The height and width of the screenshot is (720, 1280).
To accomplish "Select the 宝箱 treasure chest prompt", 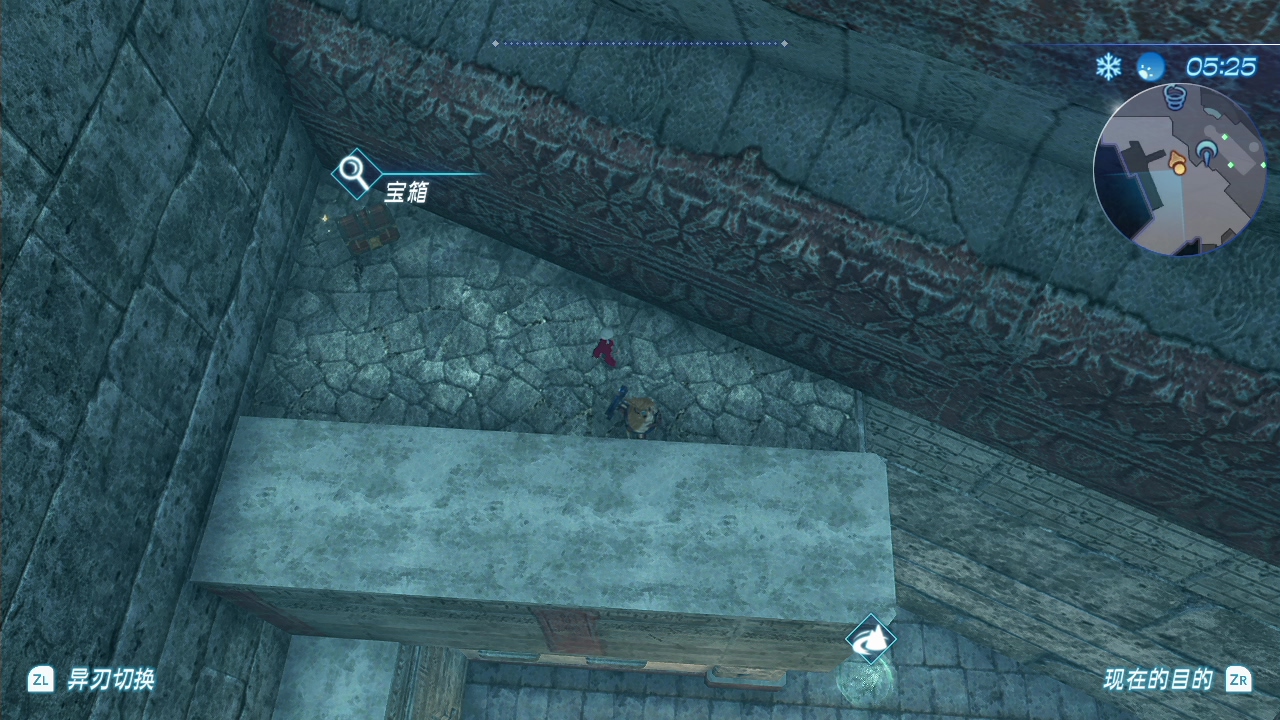I will click(x=406, y=191).
